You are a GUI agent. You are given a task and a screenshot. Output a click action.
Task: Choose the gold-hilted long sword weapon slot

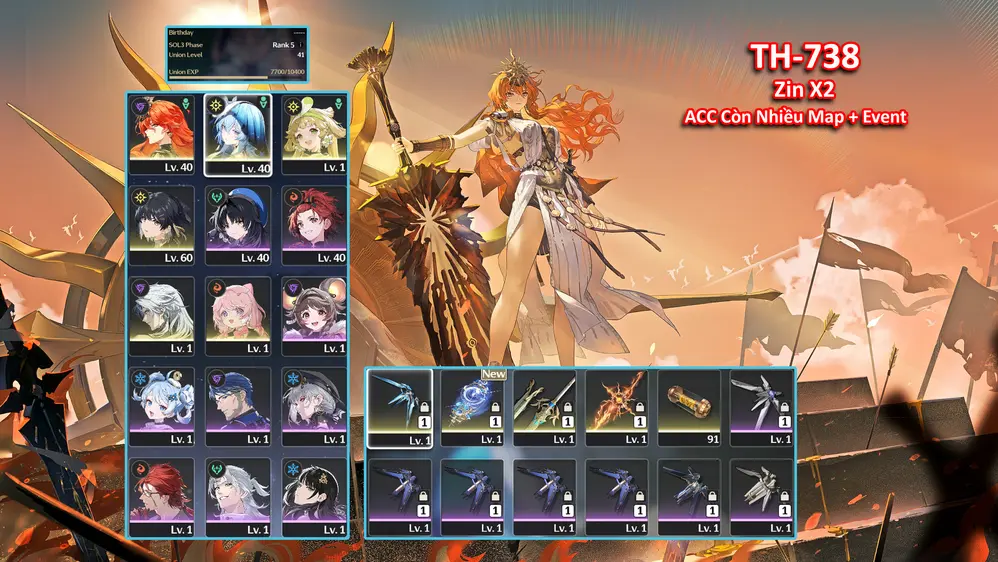coord(544,407)
